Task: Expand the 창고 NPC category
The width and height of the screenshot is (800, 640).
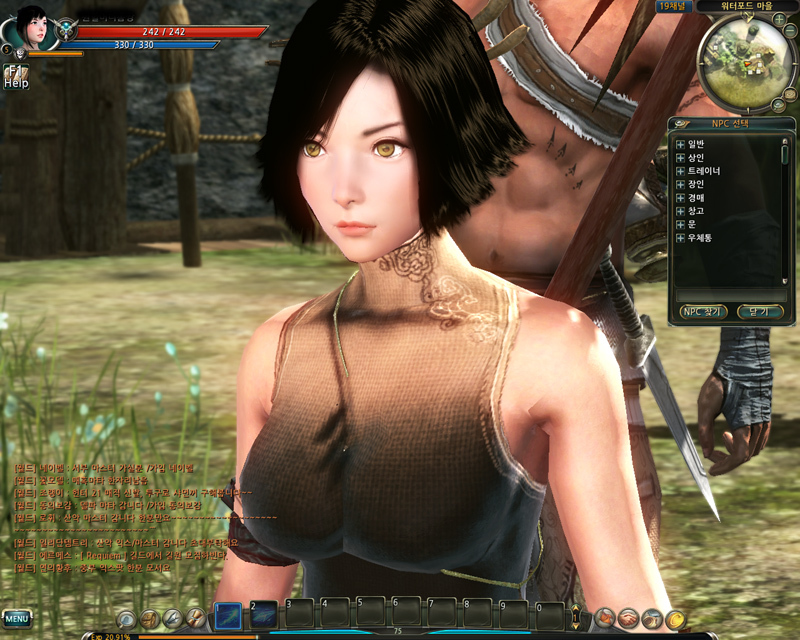Action: [x=680, y=211]
